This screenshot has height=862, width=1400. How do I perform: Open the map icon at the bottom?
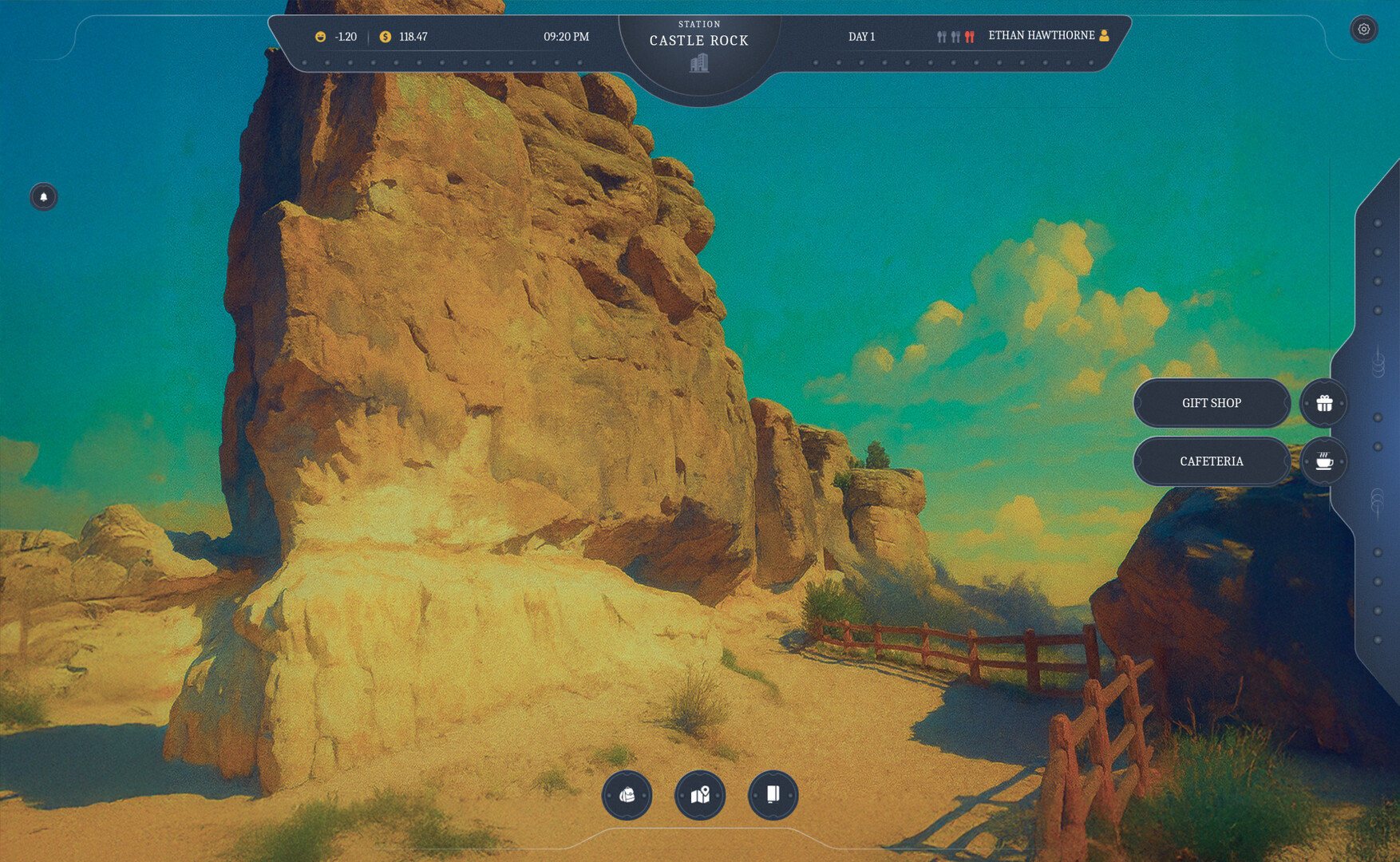pos(700,794)
